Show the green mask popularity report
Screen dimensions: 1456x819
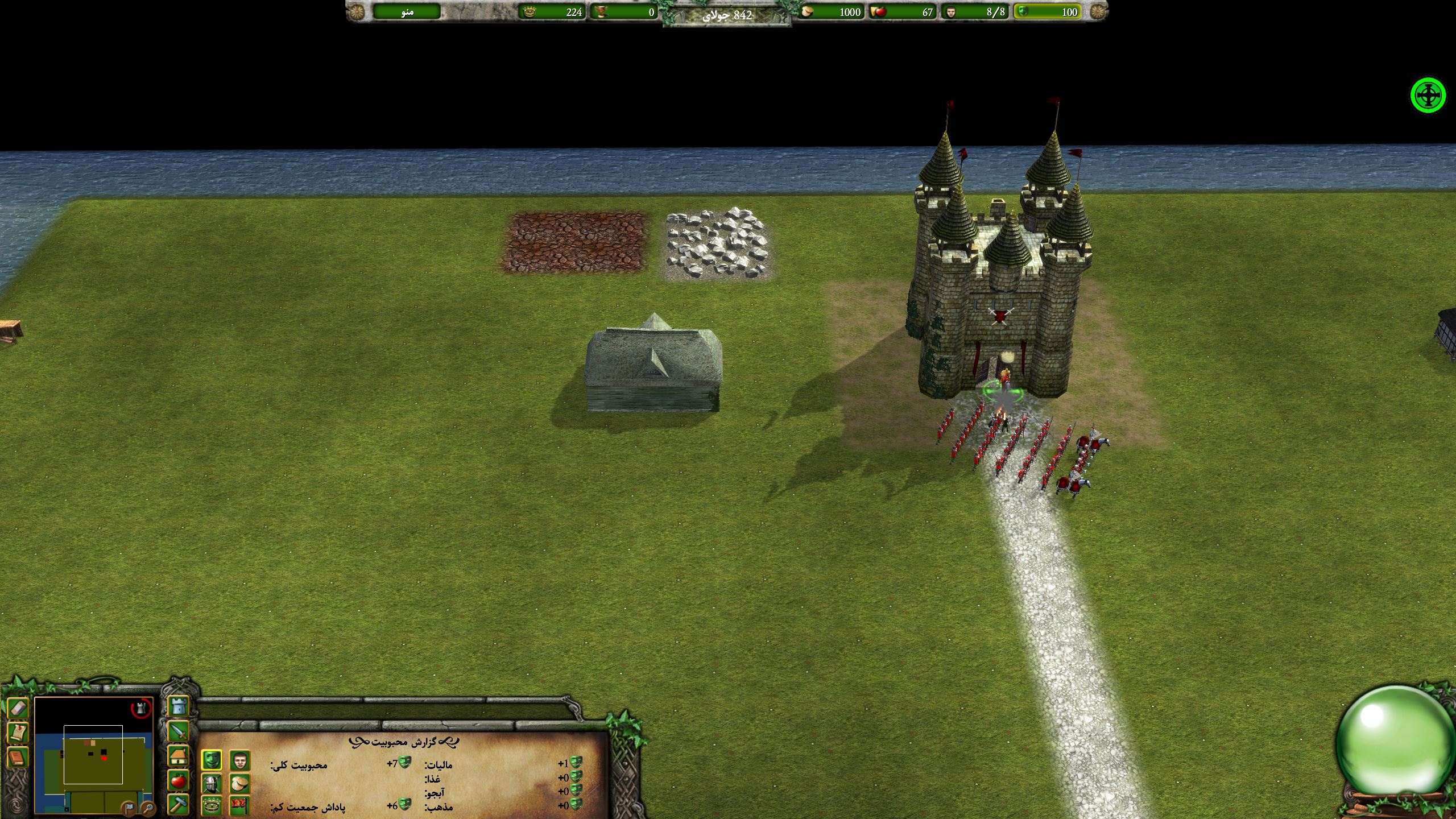click(x=212, y=760)
